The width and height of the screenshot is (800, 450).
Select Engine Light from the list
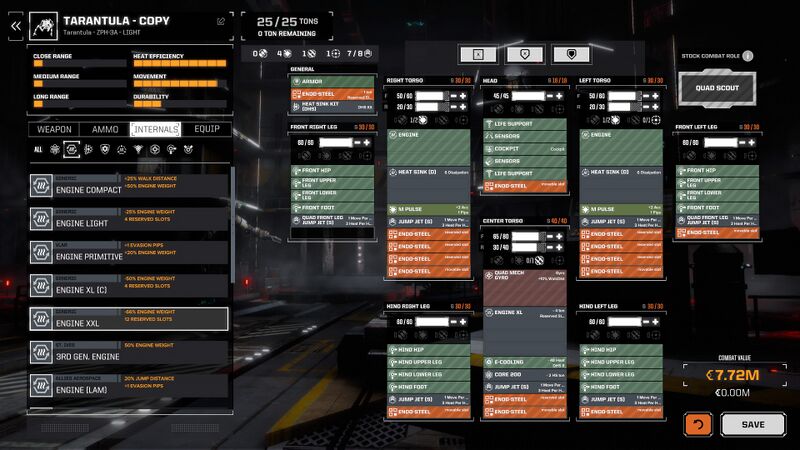(128, 218)
